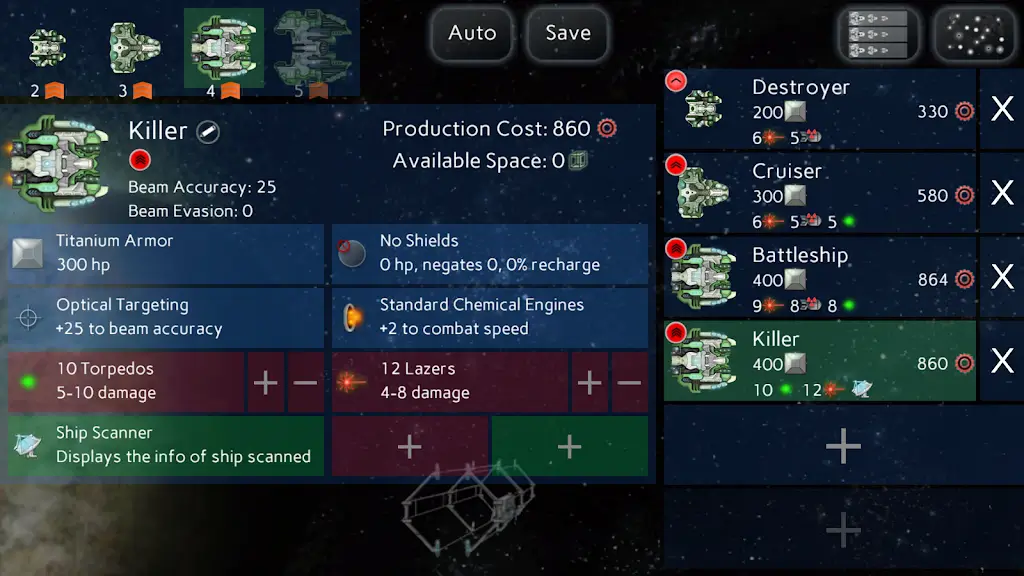Change the No Shields slot
This screenshot has height=576, width=1024.
click(489, 253)
